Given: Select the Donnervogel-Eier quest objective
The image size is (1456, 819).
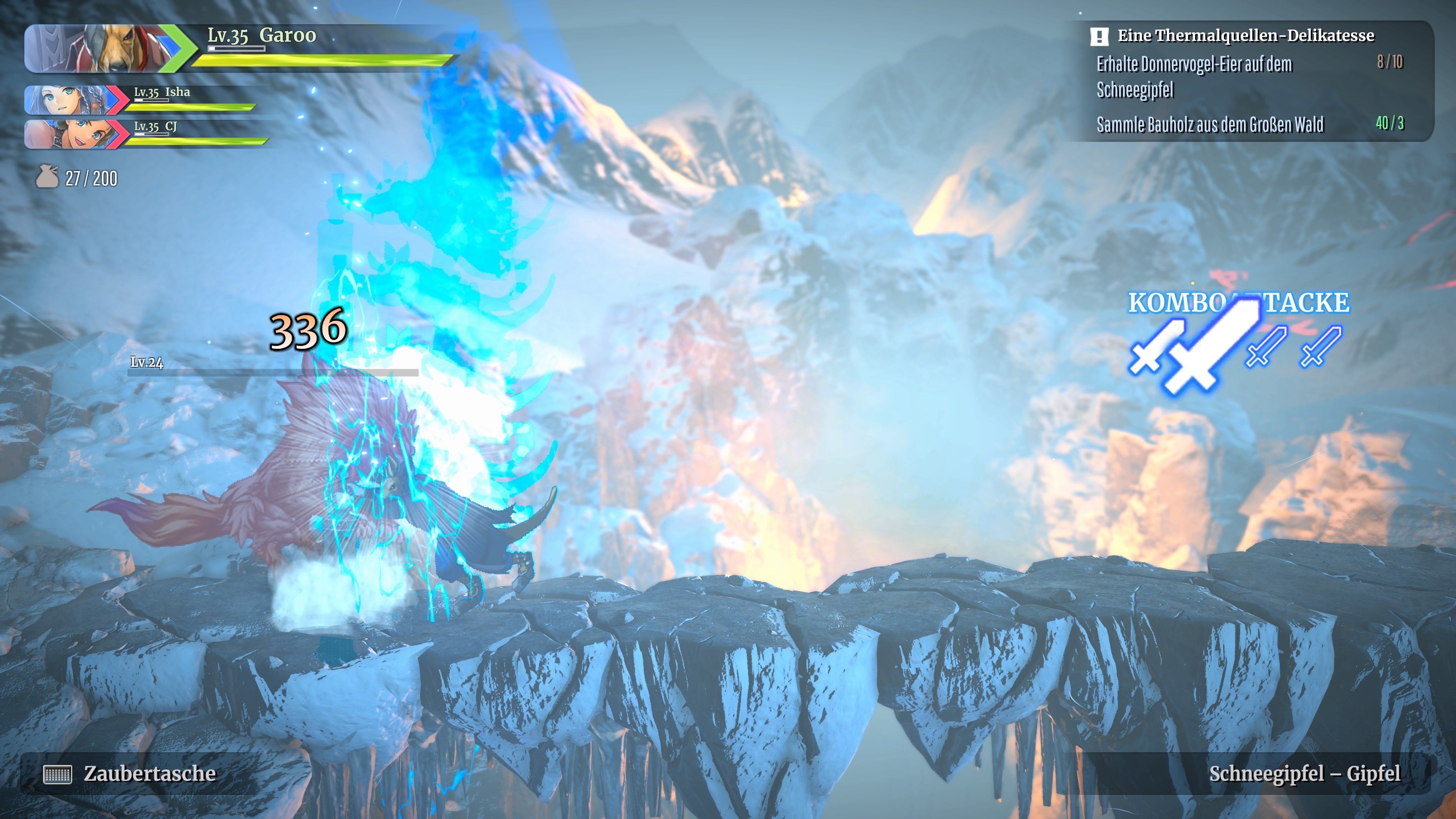Looking at the screenshot, I should click(1194, 76).
